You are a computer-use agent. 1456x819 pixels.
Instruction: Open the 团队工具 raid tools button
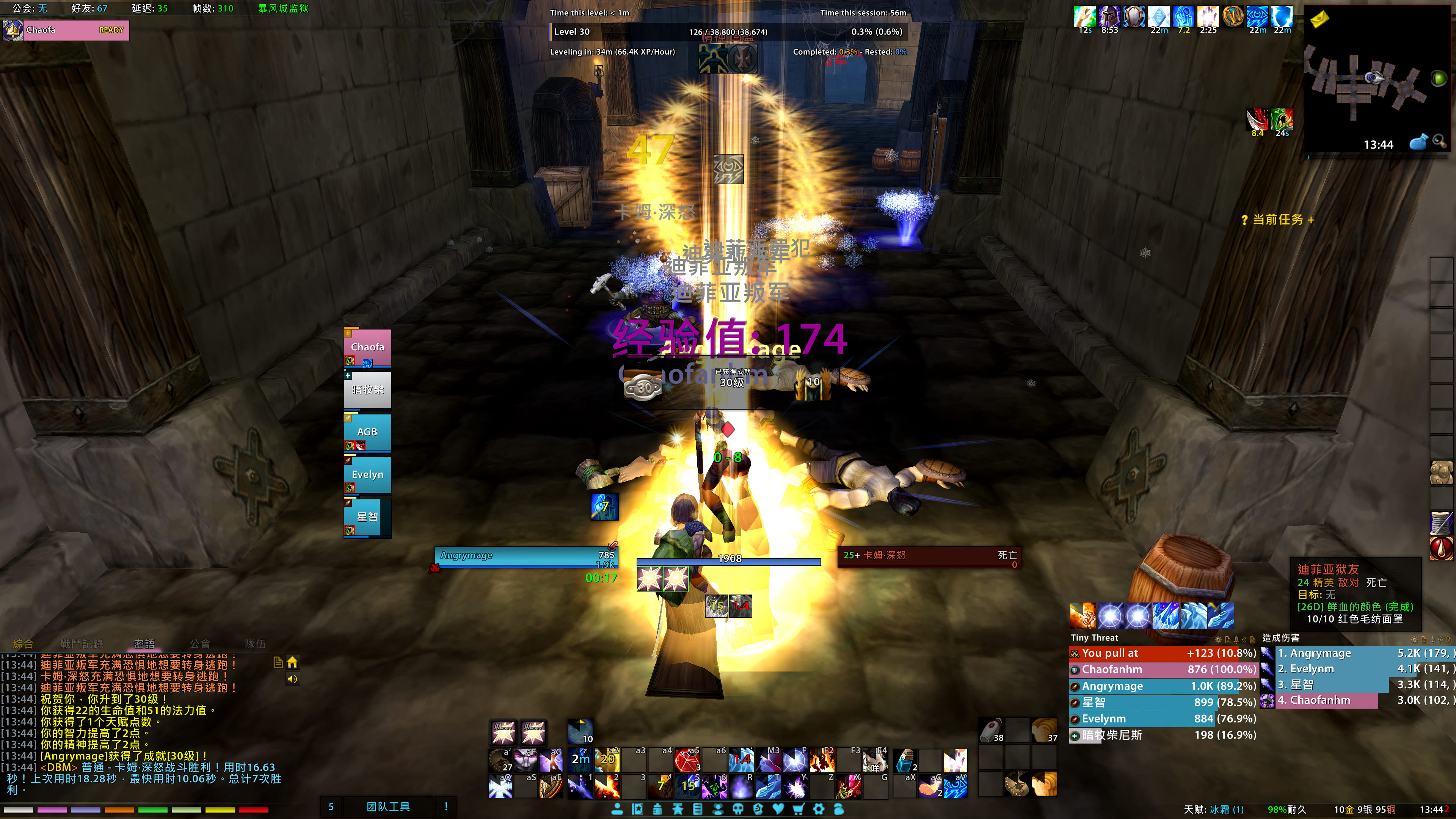click(x=388, y=806)
